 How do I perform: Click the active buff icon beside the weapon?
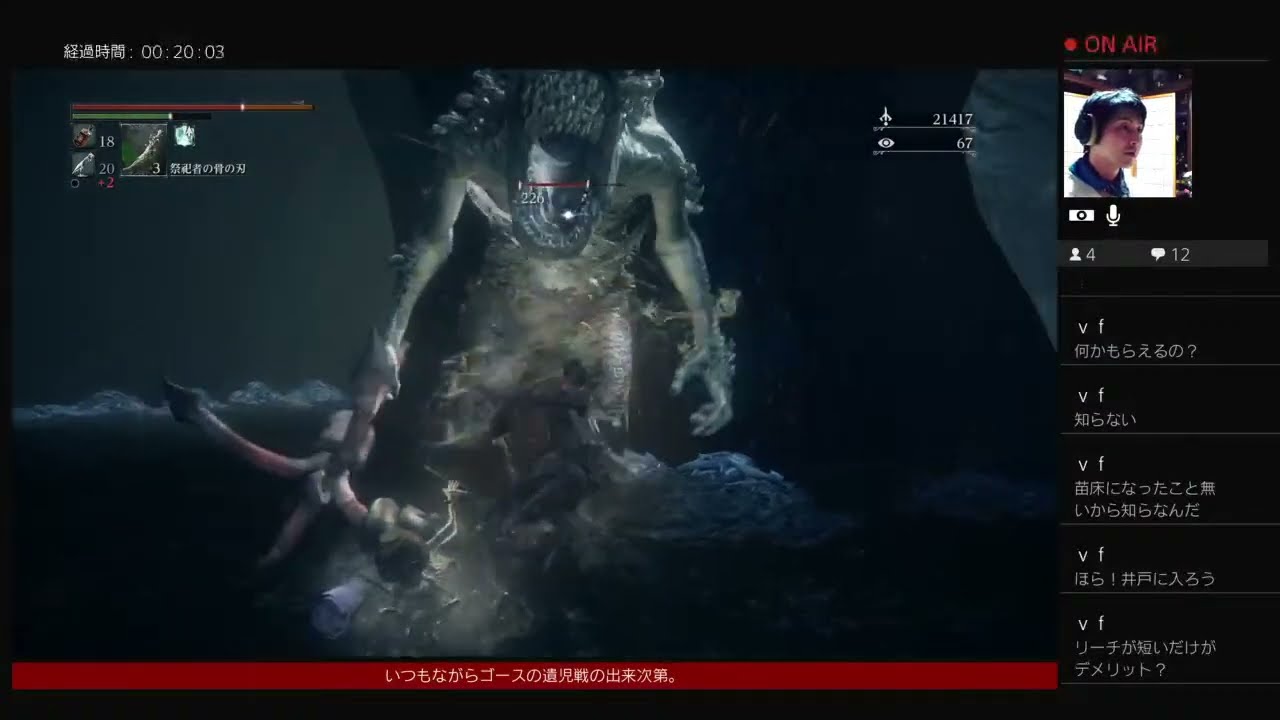pyautogui.click(x=184, y=137)
